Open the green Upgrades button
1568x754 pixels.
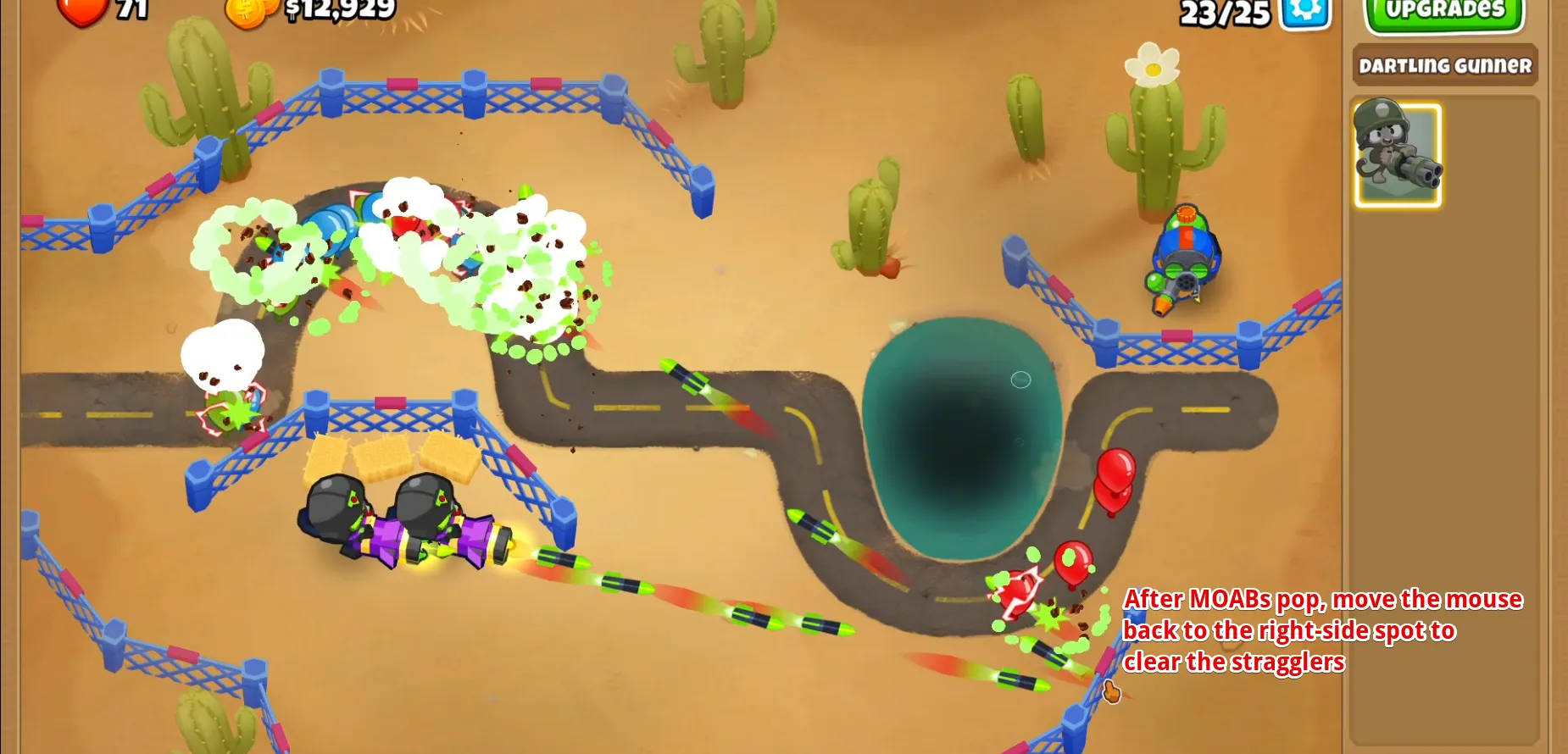click(x=1444, y=13)
